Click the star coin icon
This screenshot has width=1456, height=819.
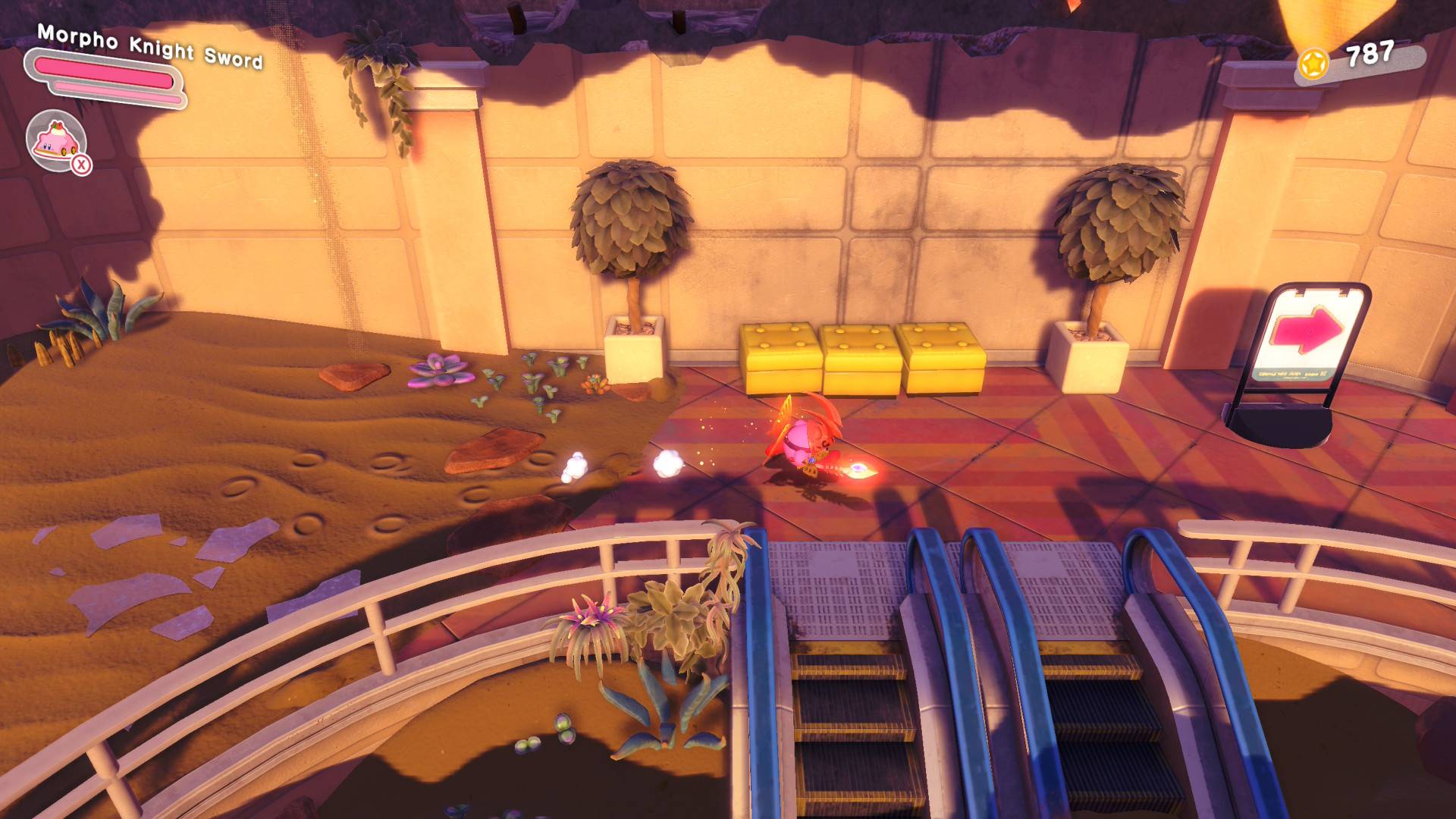click(1314, 64)
